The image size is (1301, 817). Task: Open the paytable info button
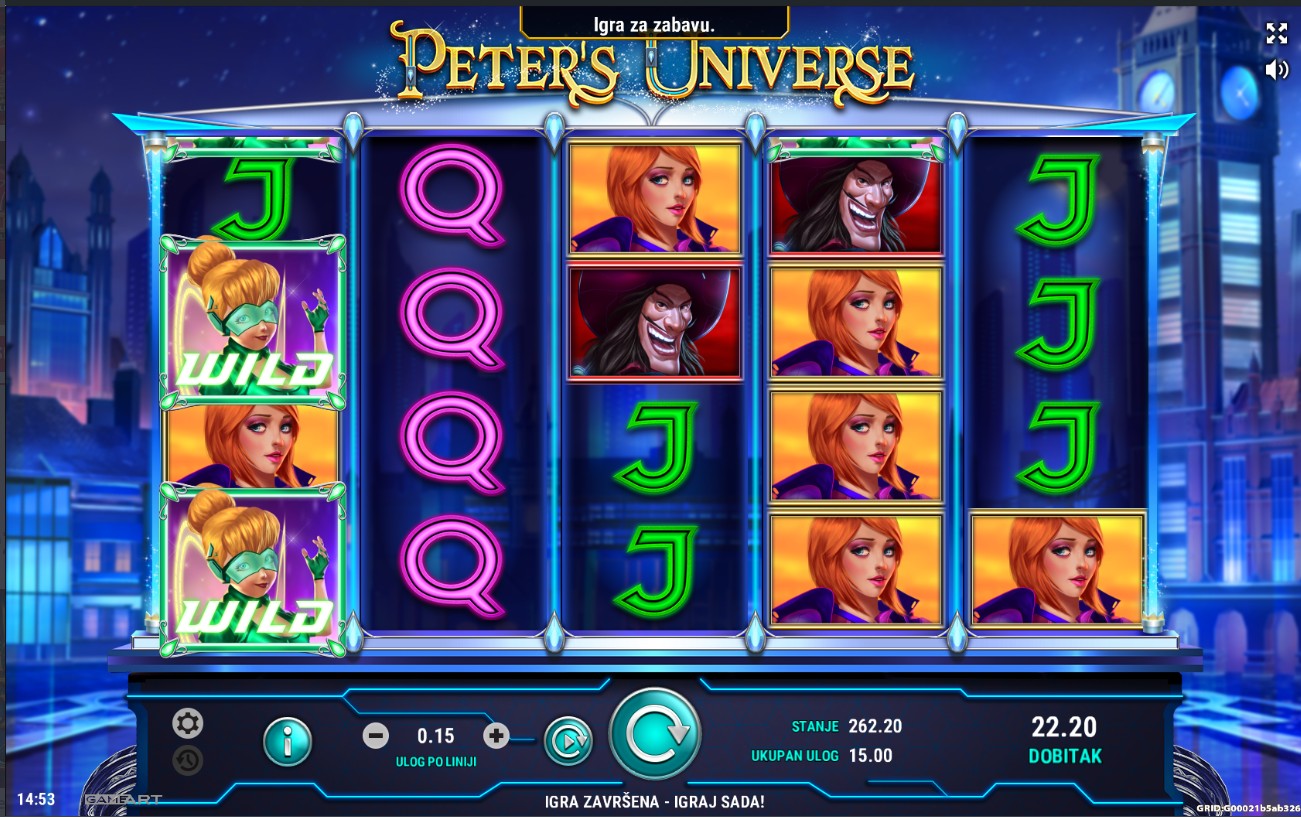287,741
